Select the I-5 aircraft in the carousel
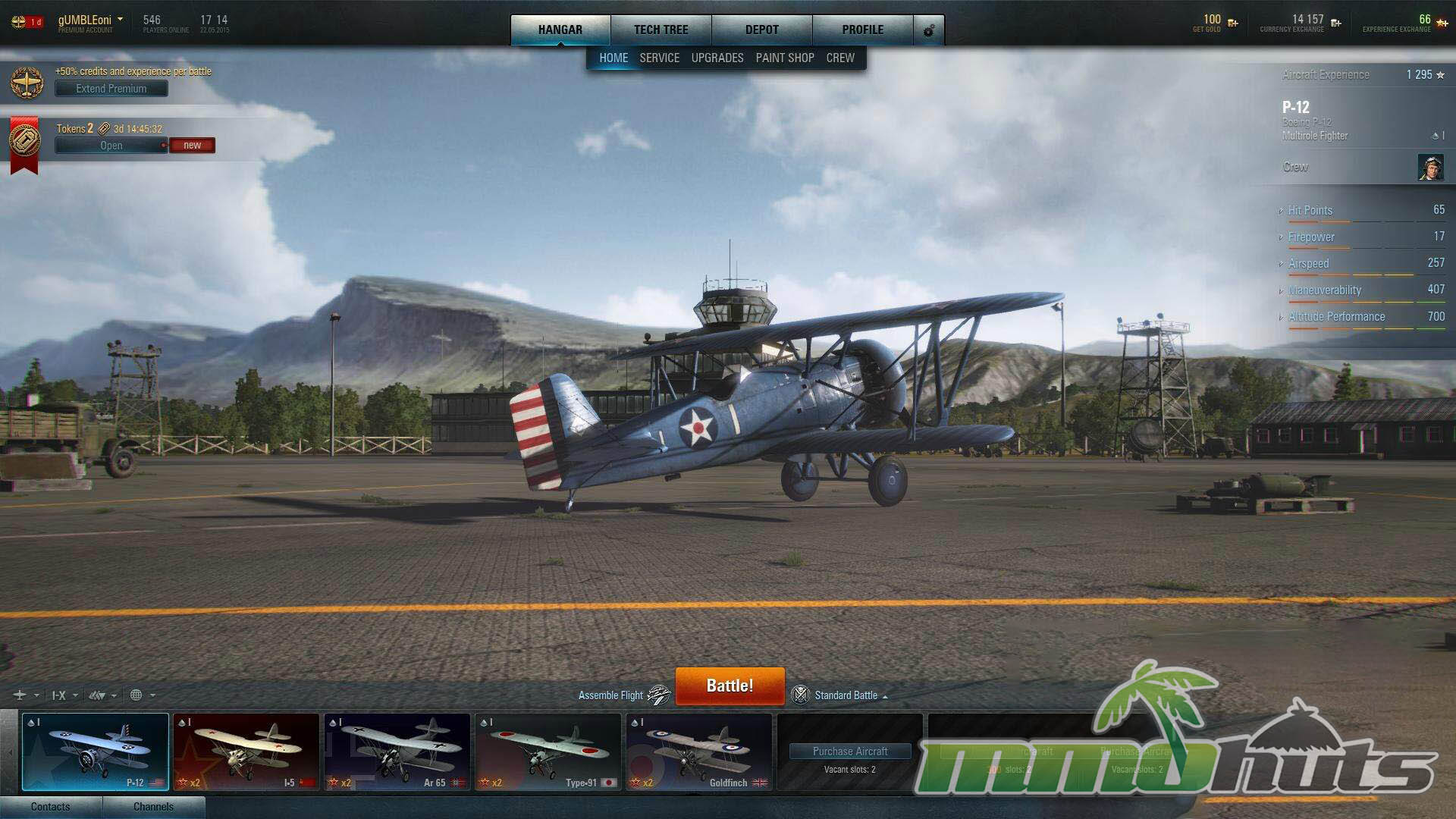1456x819 pixels. pos(246,752)
